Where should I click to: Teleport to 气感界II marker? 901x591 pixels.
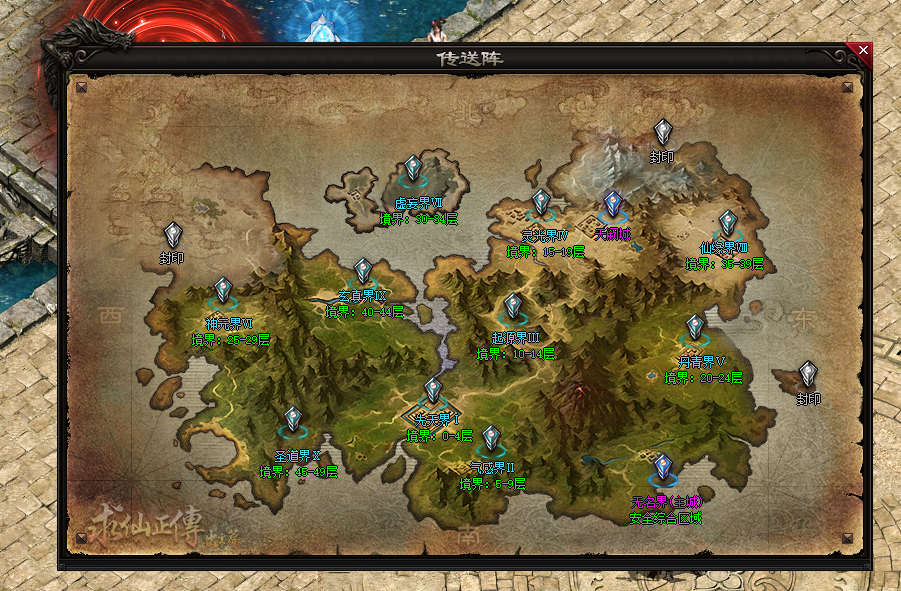[491, 438]
